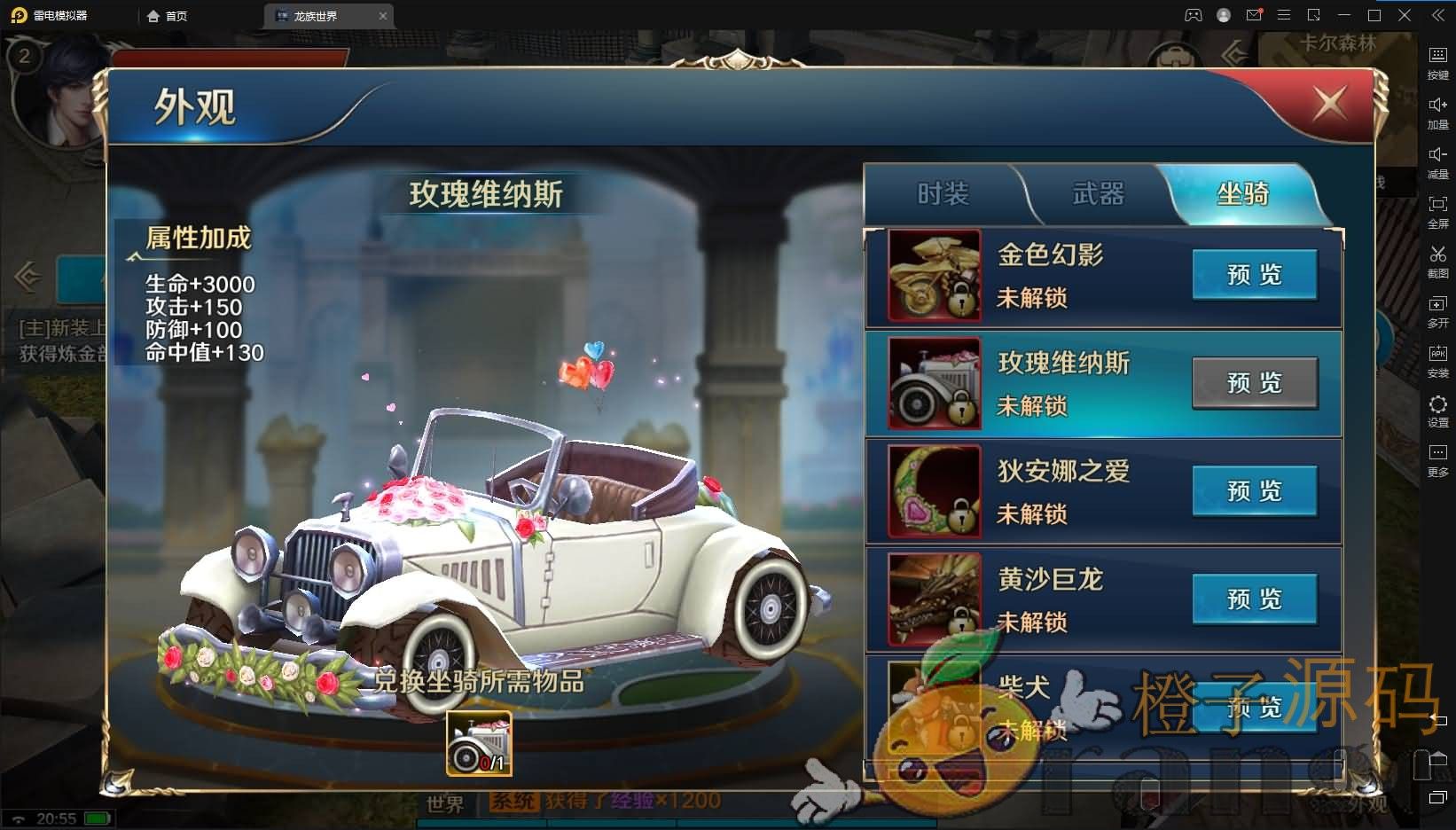Switch to the 首页 home tab
The height and width of the screenshot is (830, 1456).
point(168,16)
